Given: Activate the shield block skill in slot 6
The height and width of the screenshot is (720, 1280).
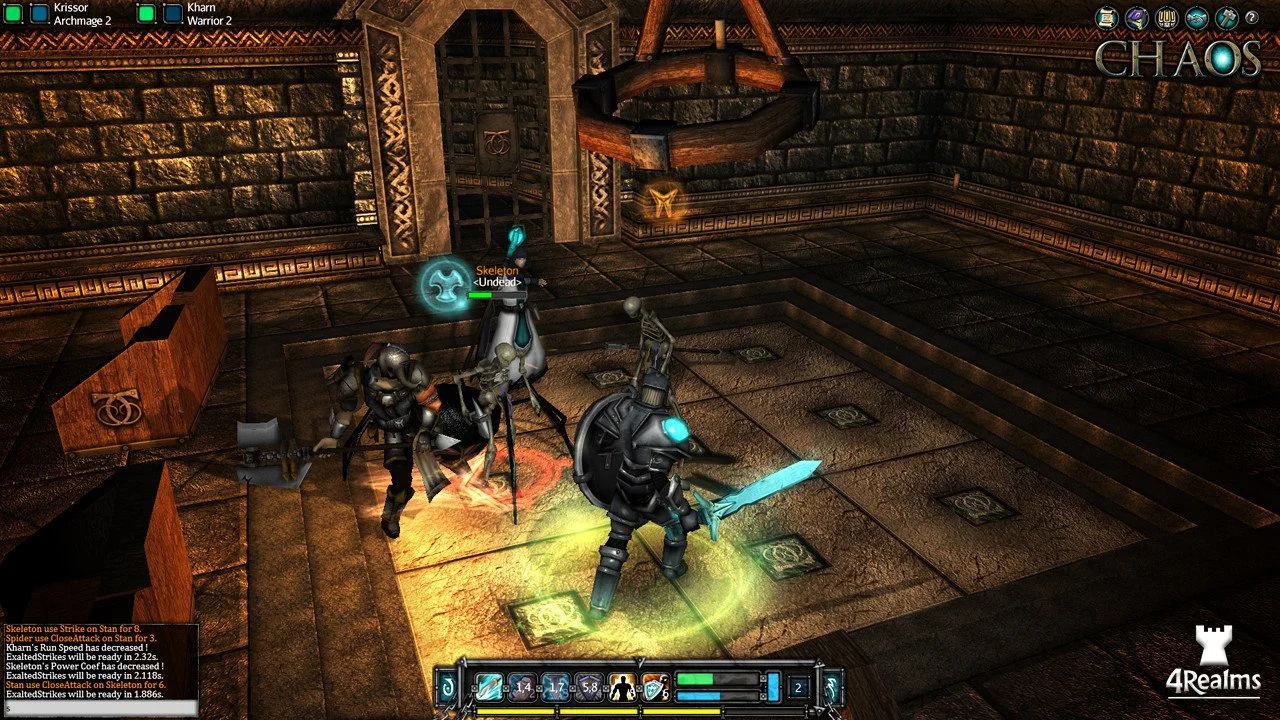Looking at the screenshot, I should coord(654,685).
